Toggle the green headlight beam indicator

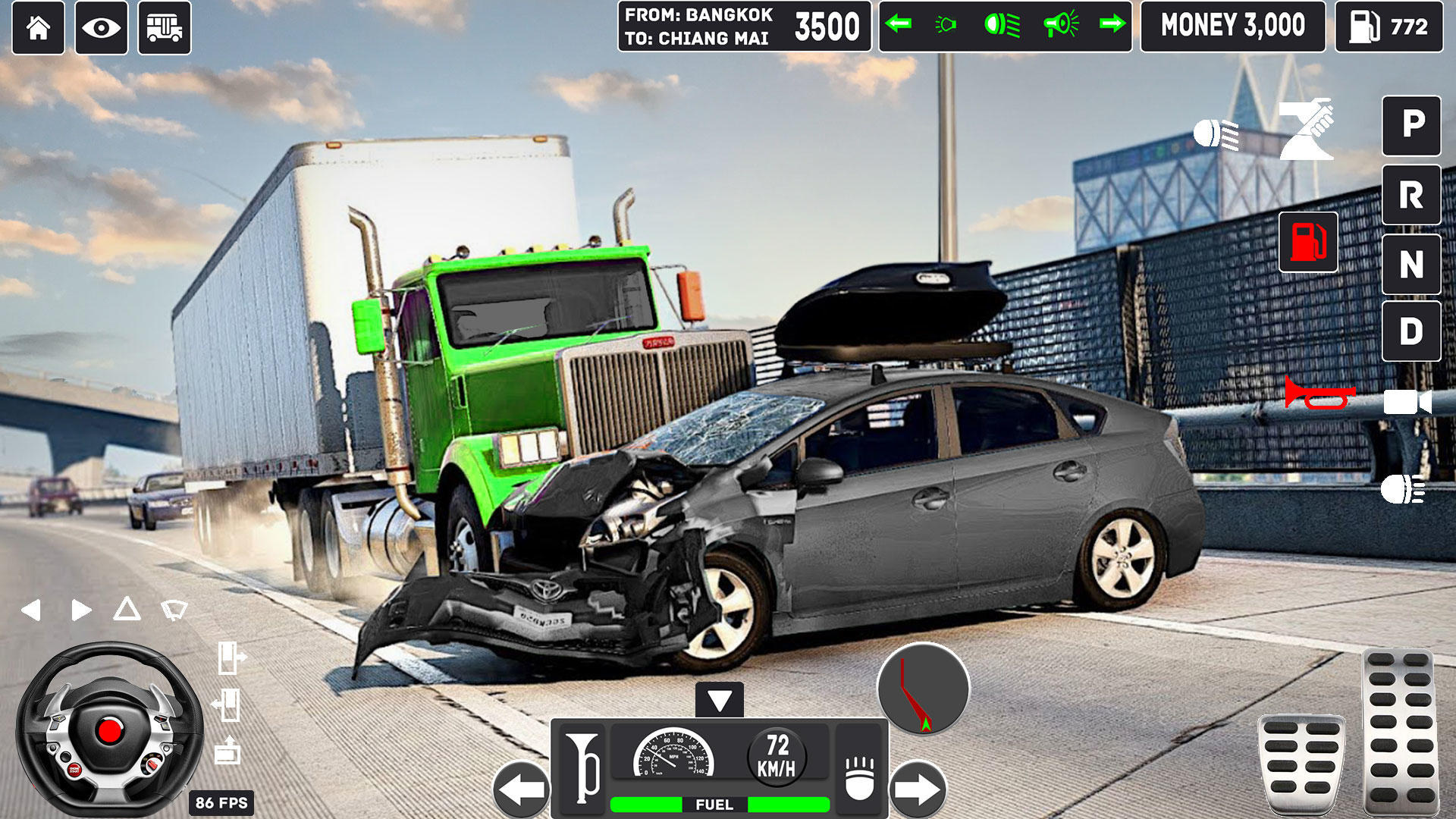point(1002,25)
